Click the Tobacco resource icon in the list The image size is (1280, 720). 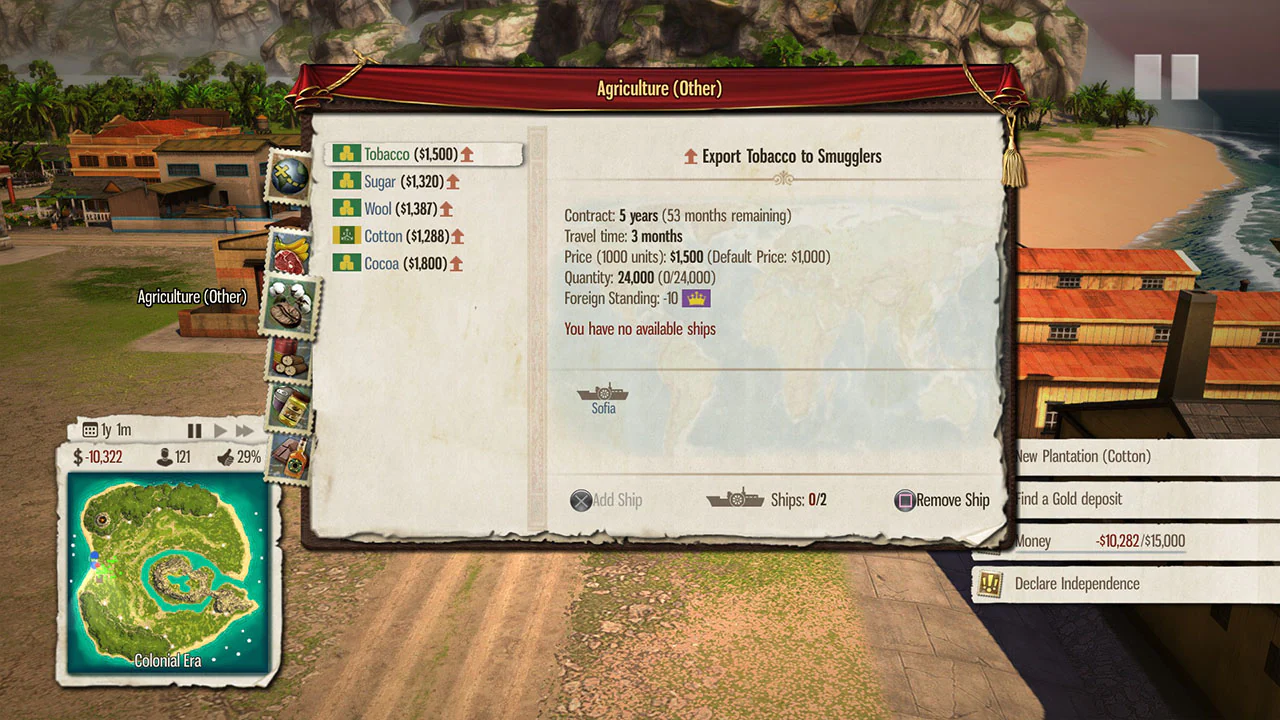click(348, 154)
